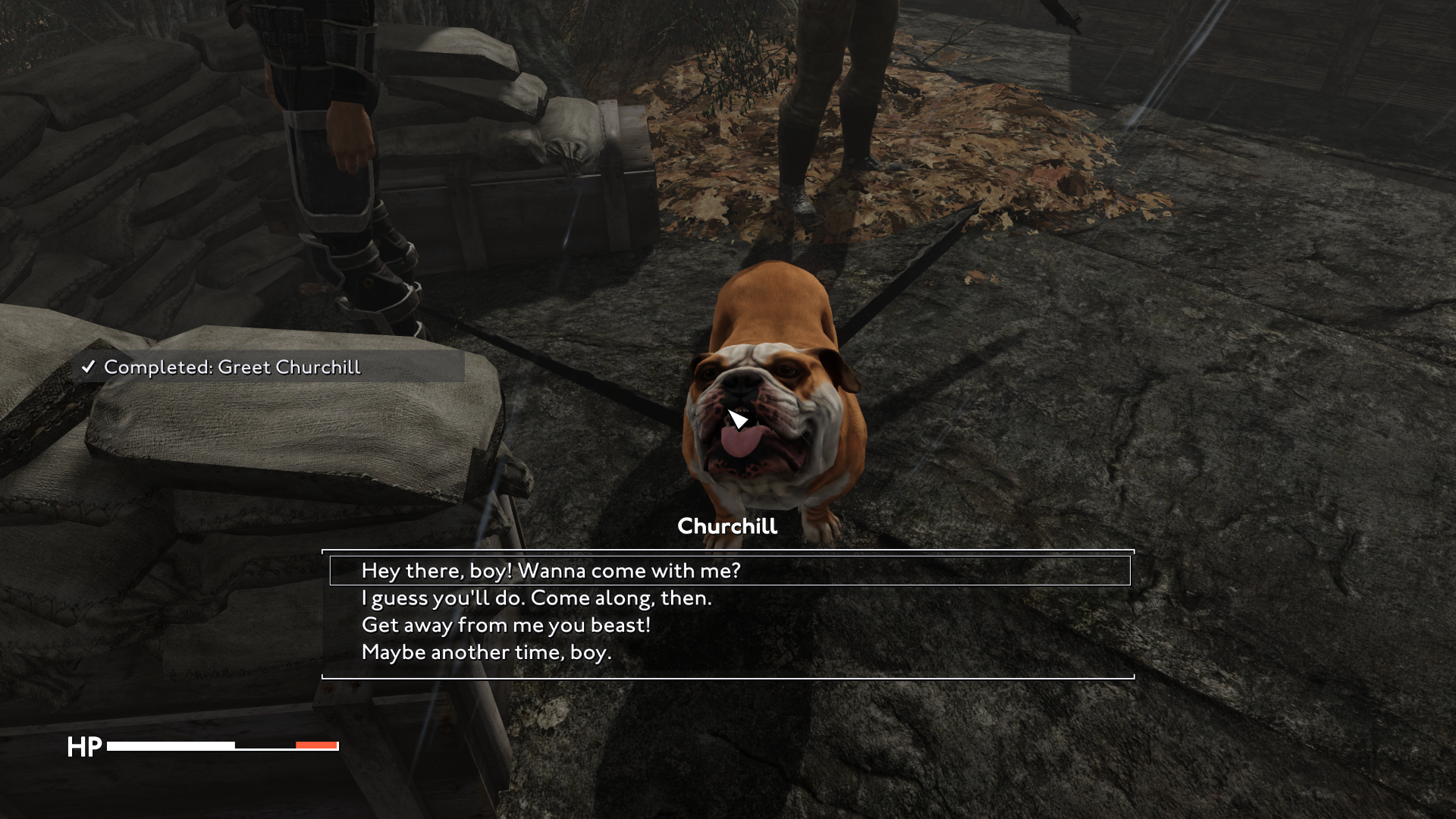This screenshot has height=819, width=1456.
Task: Choose "Hey there, boy! Wanna come with me?"
Action: (x=551, y=570)
